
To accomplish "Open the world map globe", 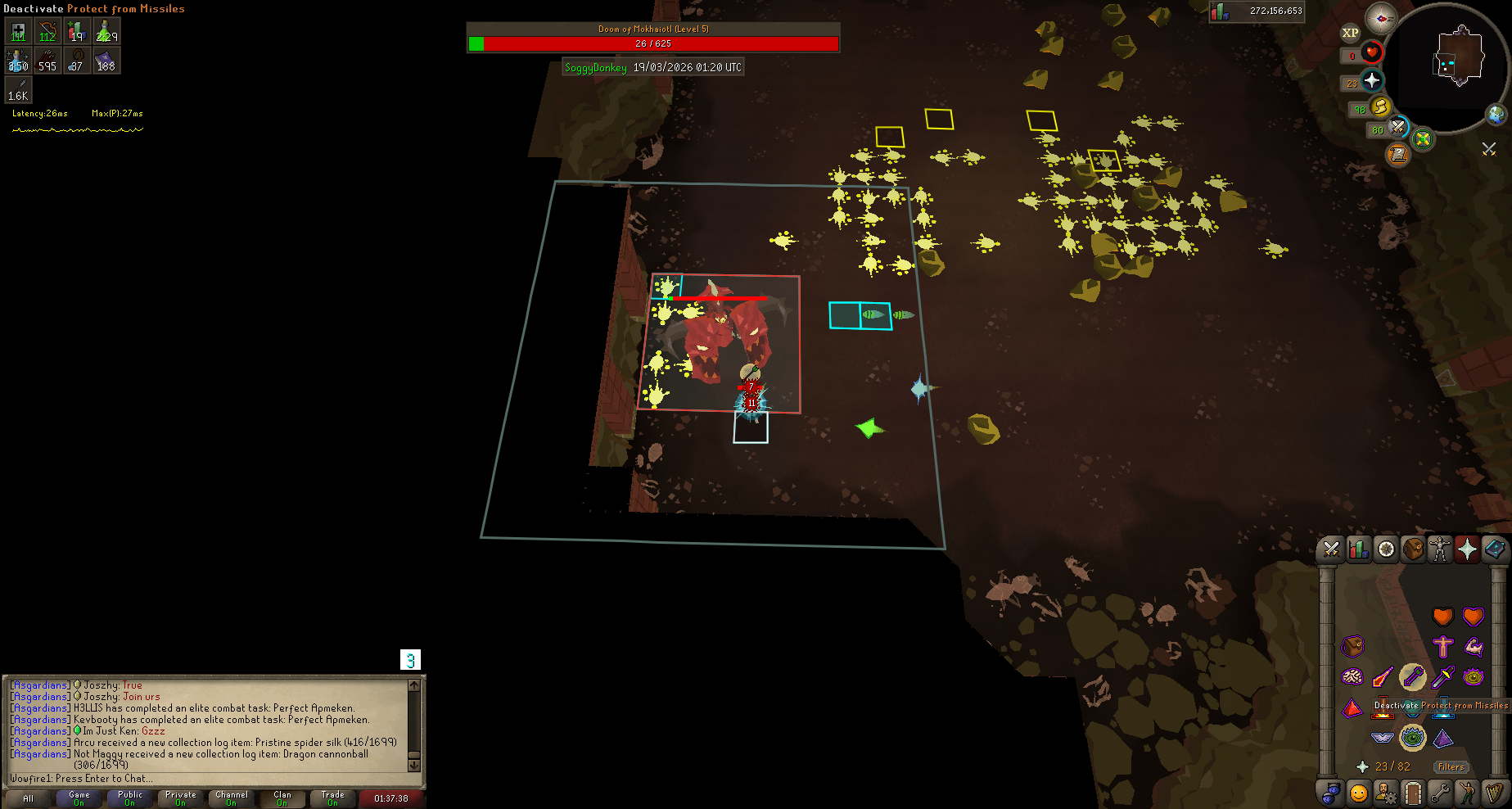I will pos(1496,115).
